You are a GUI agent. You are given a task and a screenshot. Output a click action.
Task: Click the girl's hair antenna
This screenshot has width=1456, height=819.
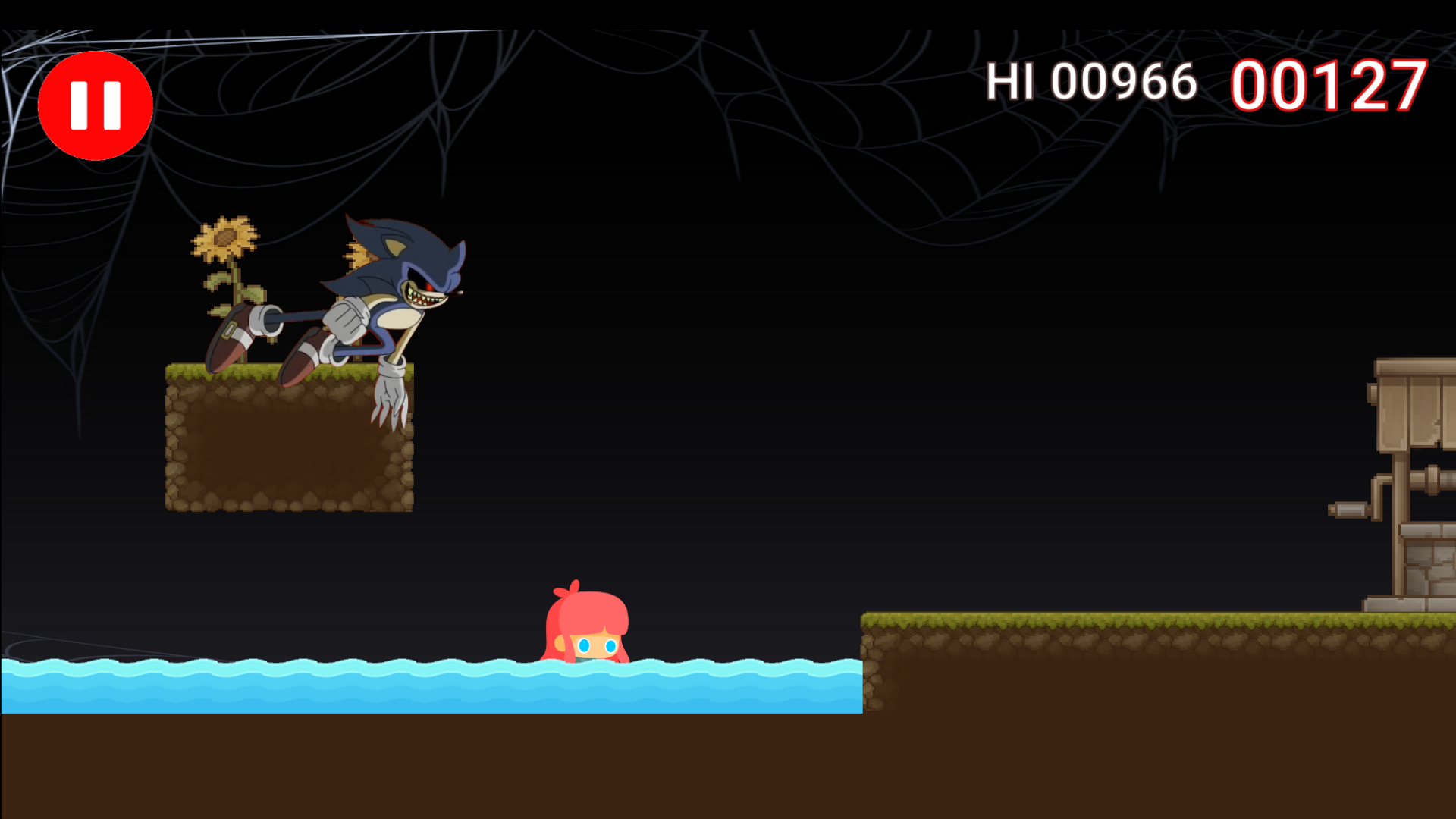(574, 588)
